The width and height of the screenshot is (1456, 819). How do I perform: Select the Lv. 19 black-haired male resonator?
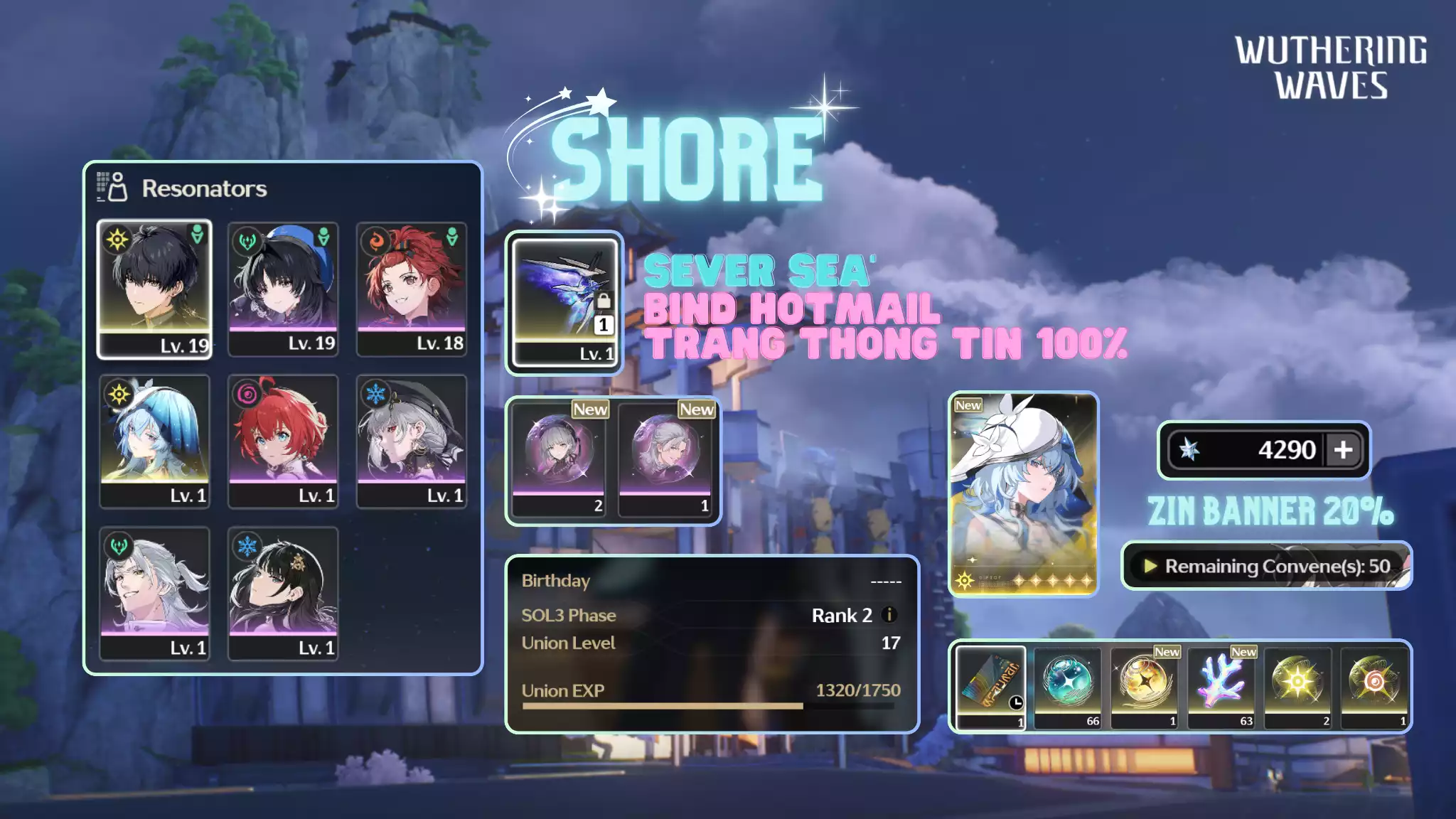[x=154, y=288]
